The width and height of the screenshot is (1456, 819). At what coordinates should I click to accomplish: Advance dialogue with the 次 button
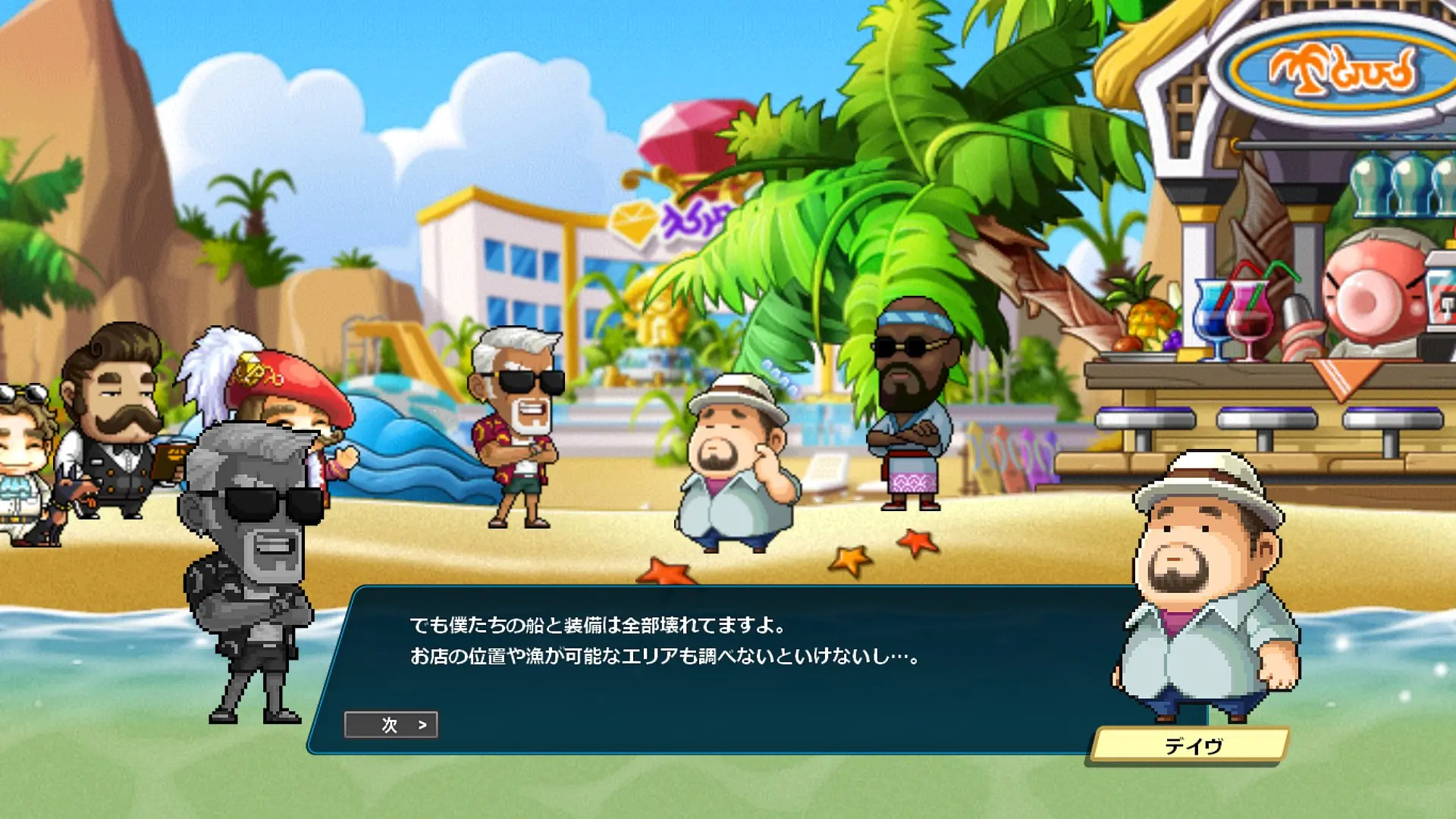pyautogui.click(x=391, y=725)
